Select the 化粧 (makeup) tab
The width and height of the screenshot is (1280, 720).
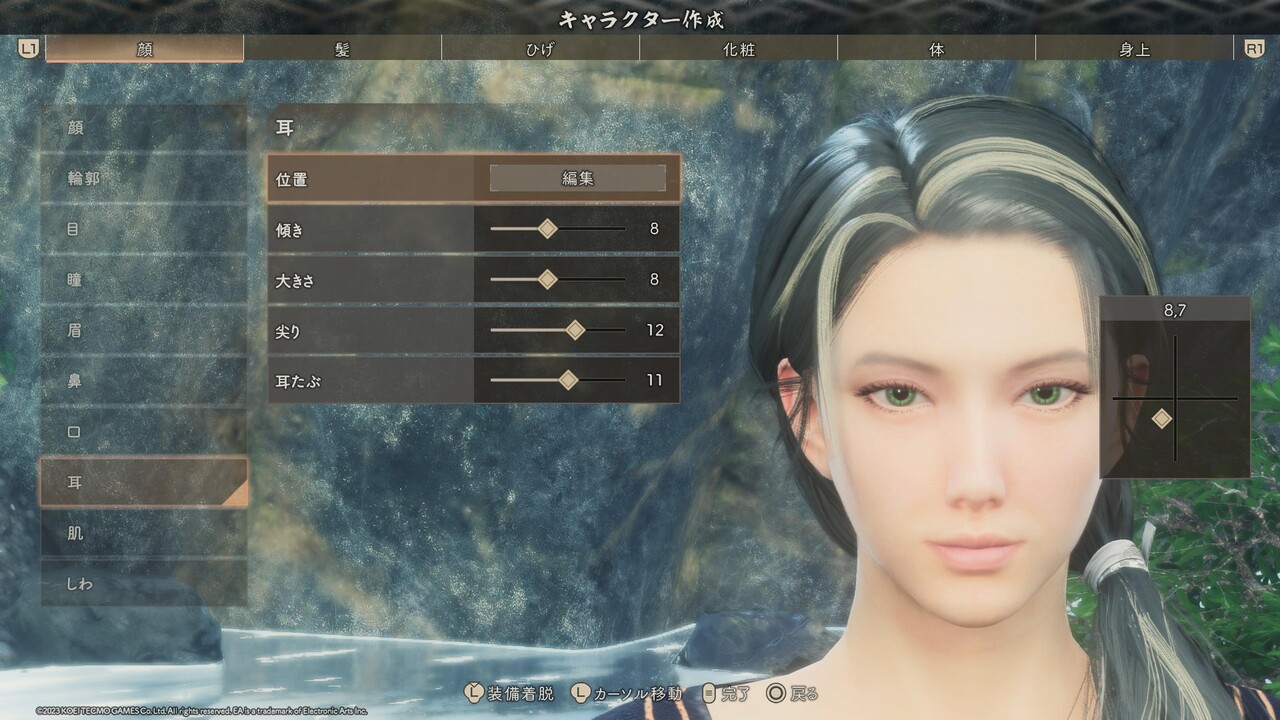click(x=738, y=49)
